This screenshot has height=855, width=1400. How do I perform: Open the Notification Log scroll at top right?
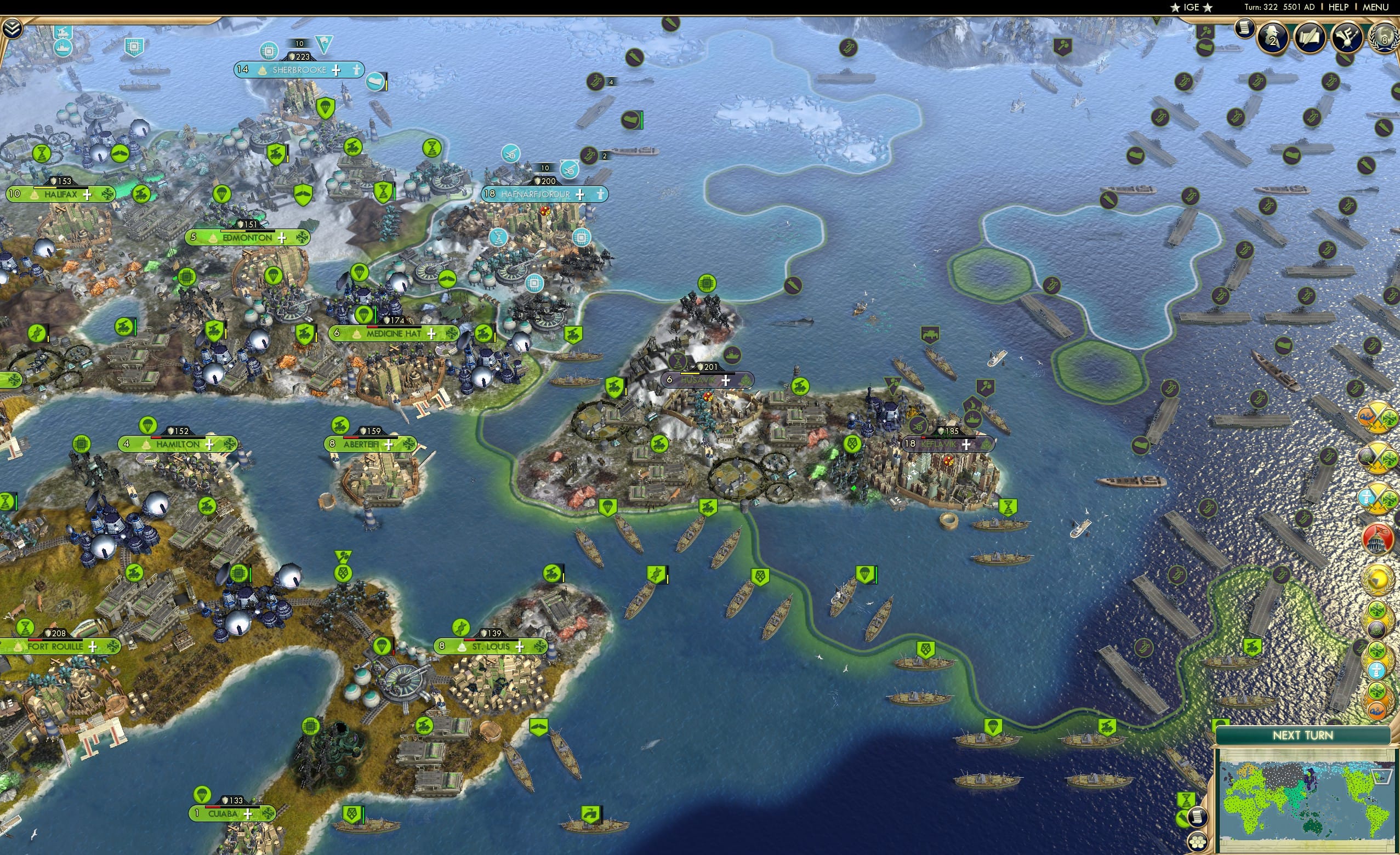1245,29
